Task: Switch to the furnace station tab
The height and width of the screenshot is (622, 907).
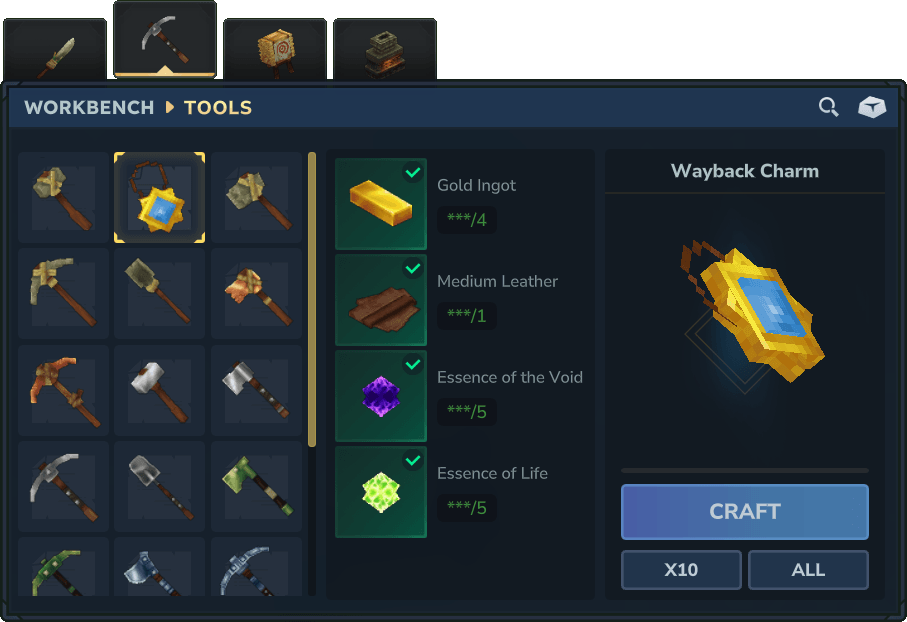Action: [x=384, y=50]
